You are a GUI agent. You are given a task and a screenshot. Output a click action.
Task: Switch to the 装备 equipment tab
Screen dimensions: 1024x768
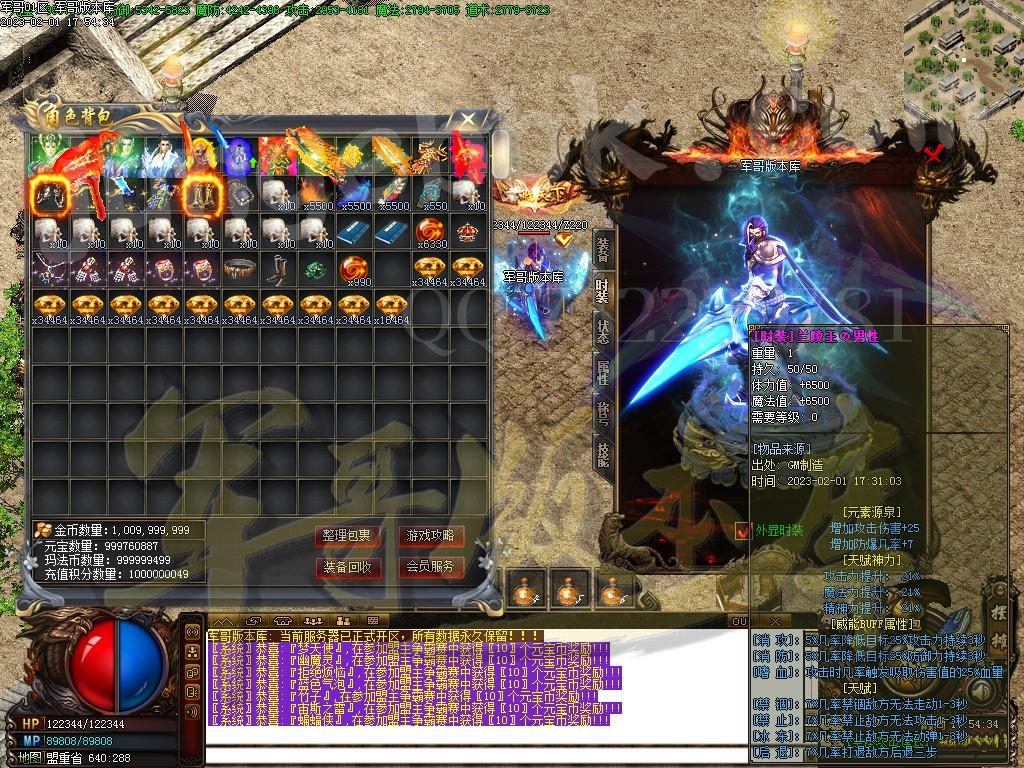pos(603,252)
